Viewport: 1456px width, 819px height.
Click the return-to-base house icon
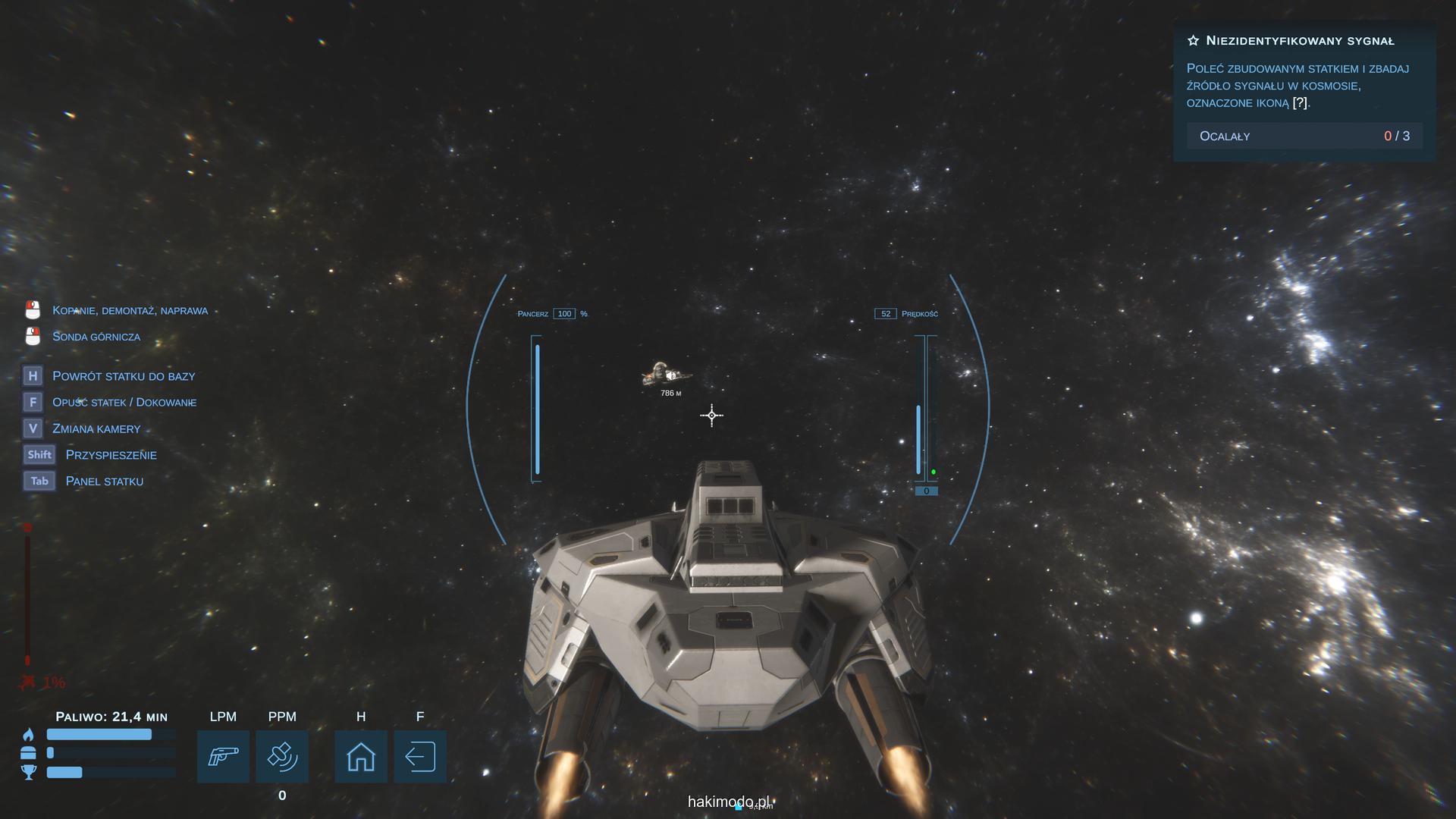pos(361,756)
